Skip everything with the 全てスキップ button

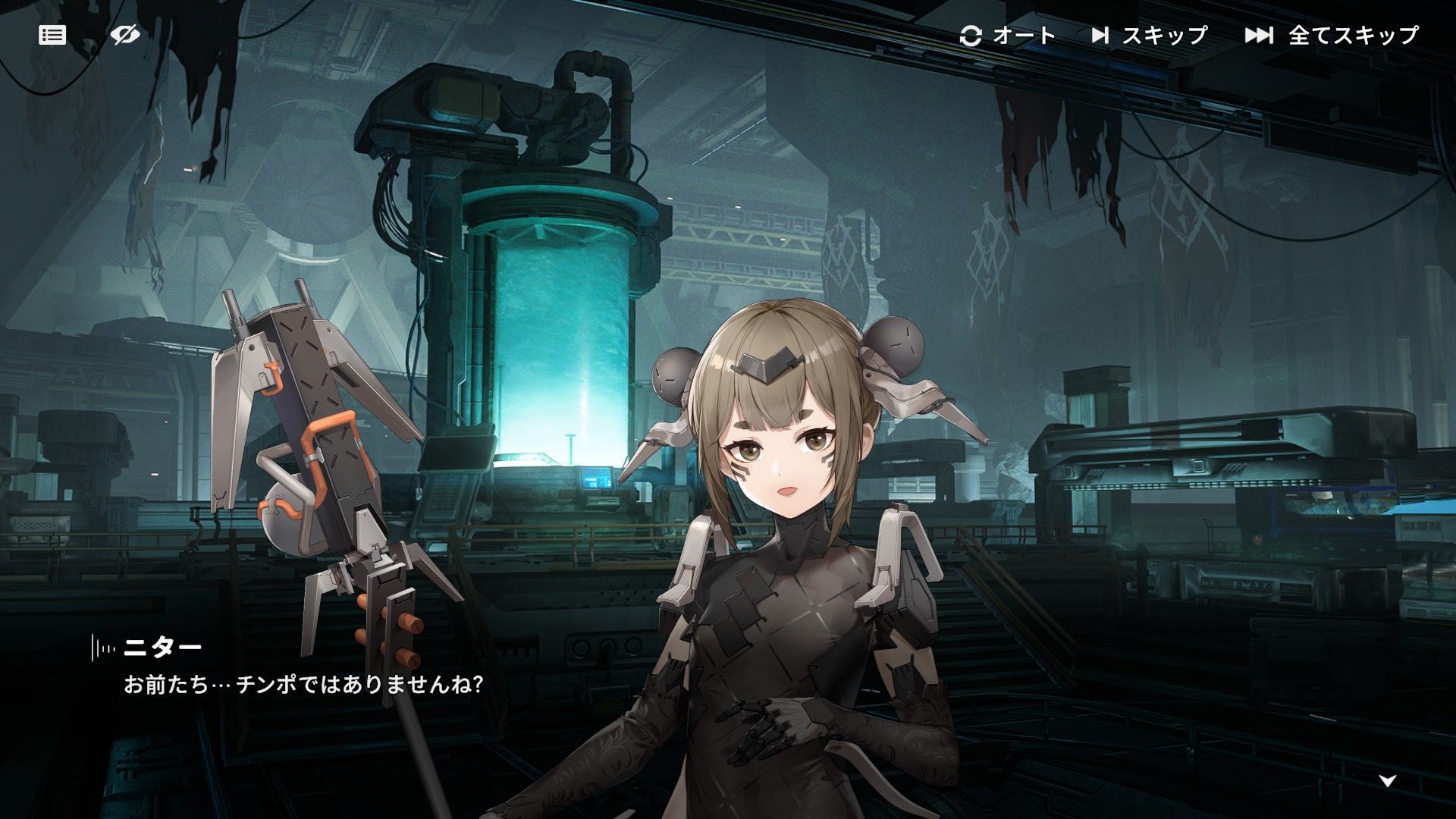pyautogui.click(x=1332, y=36)
